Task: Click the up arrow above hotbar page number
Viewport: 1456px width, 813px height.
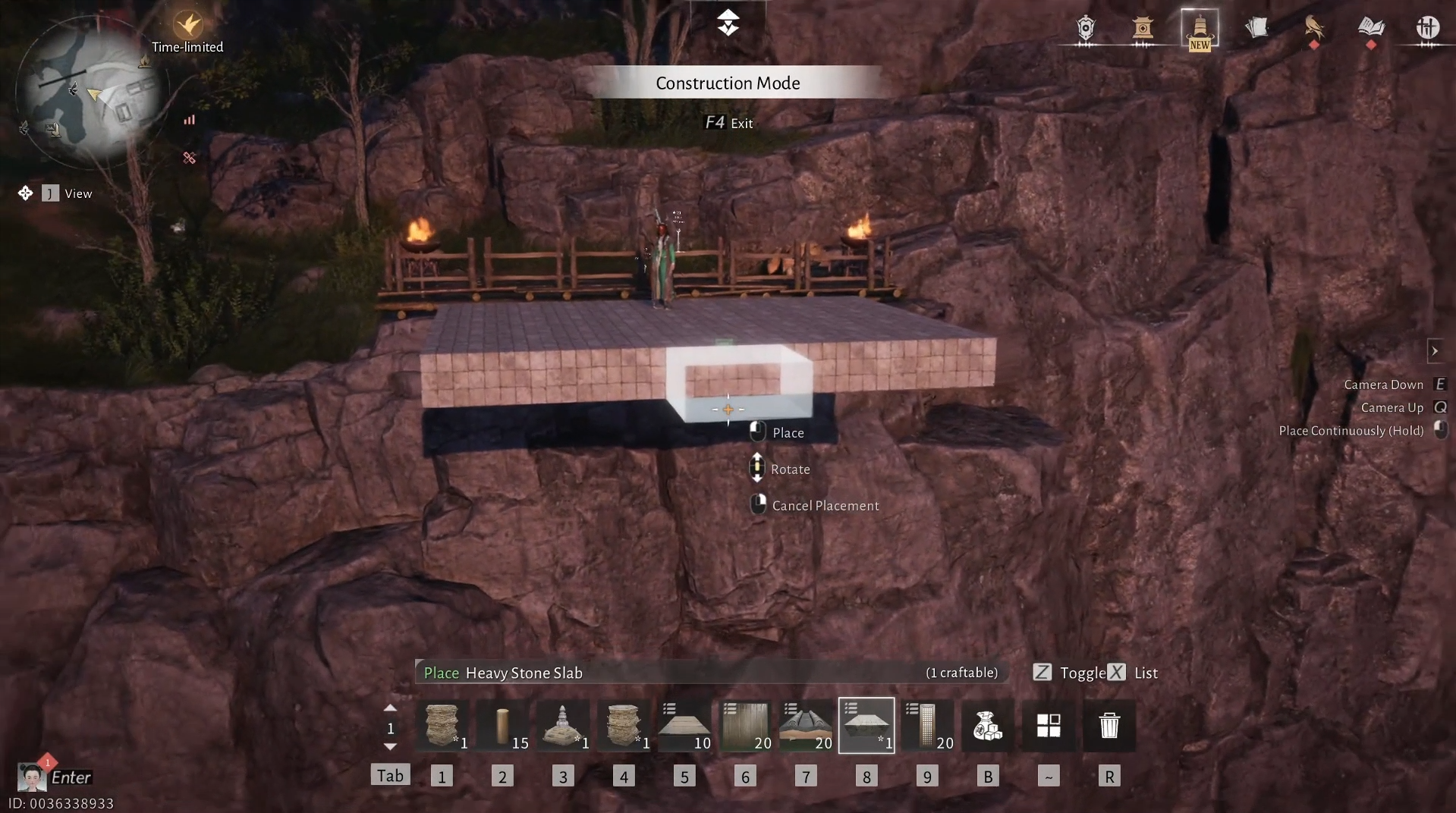Action: (390, 706)
